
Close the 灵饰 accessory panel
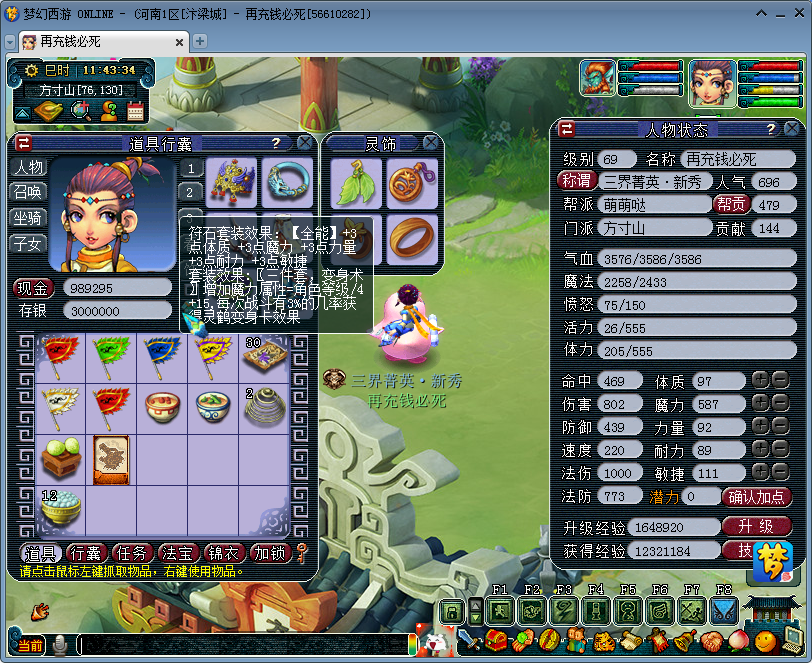click(430, 143)
